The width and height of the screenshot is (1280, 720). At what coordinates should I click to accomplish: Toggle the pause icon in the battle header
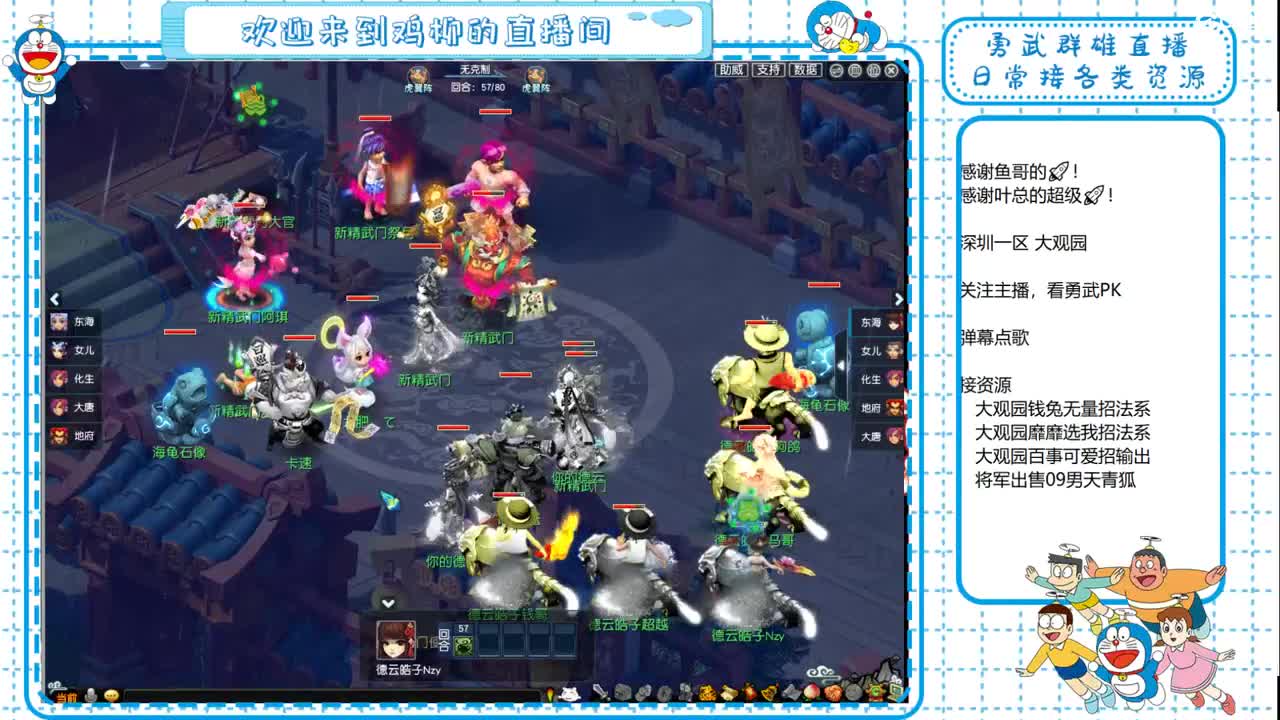(855, 70)
